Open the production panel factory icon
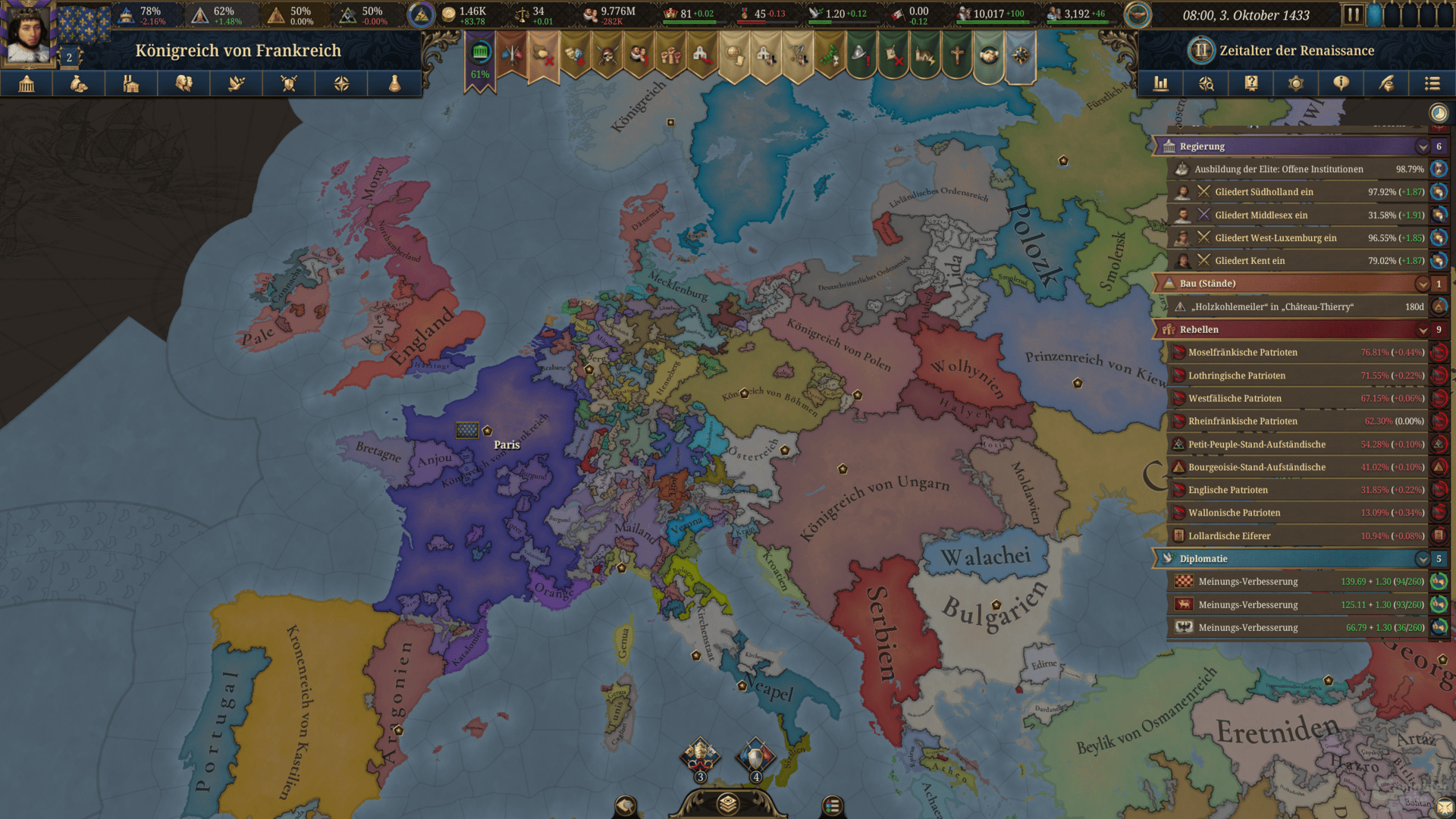Screen dimensions: 1456x819 [130, 83]
